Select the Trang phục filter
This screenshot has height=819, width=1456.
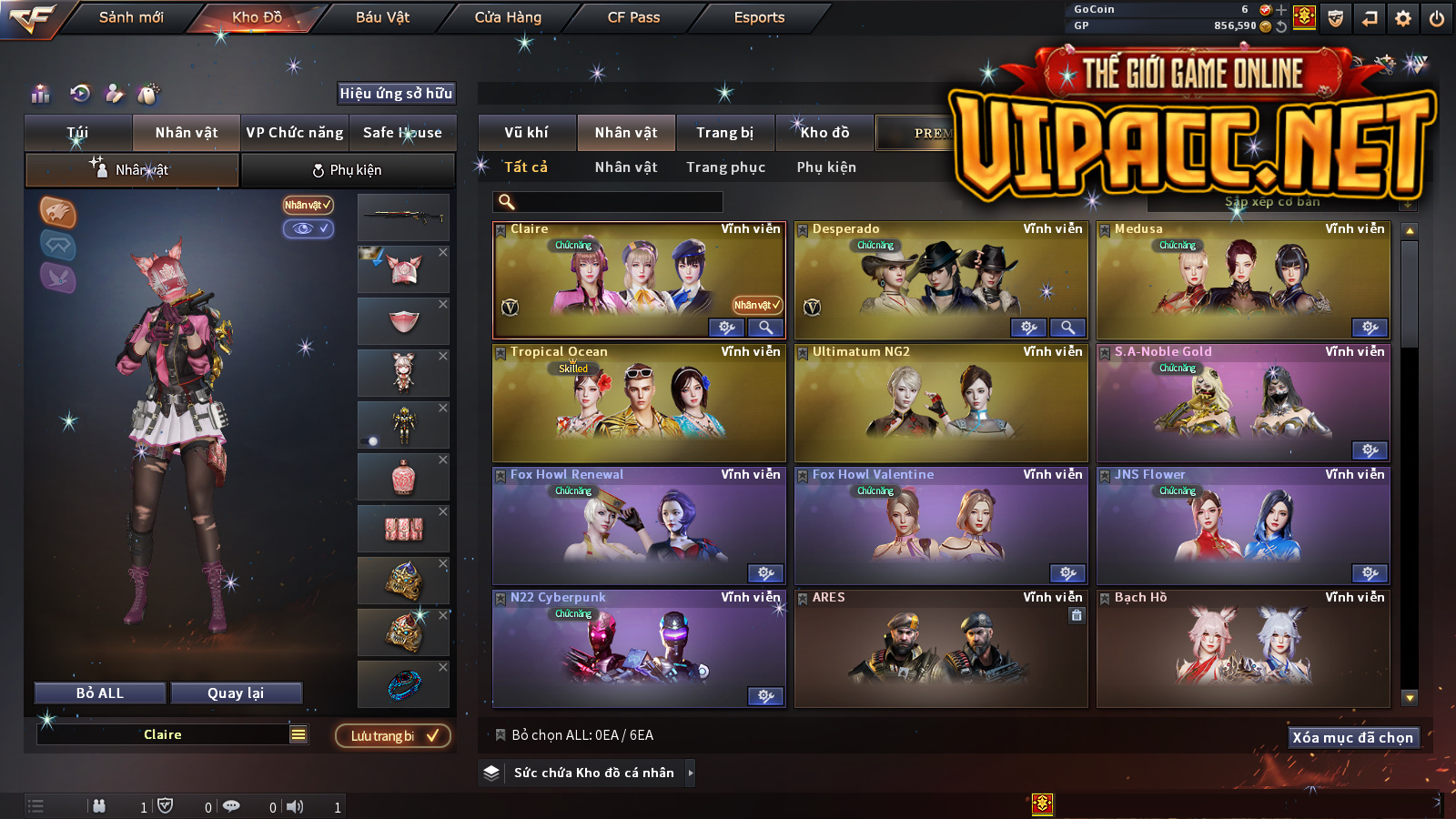725,167
